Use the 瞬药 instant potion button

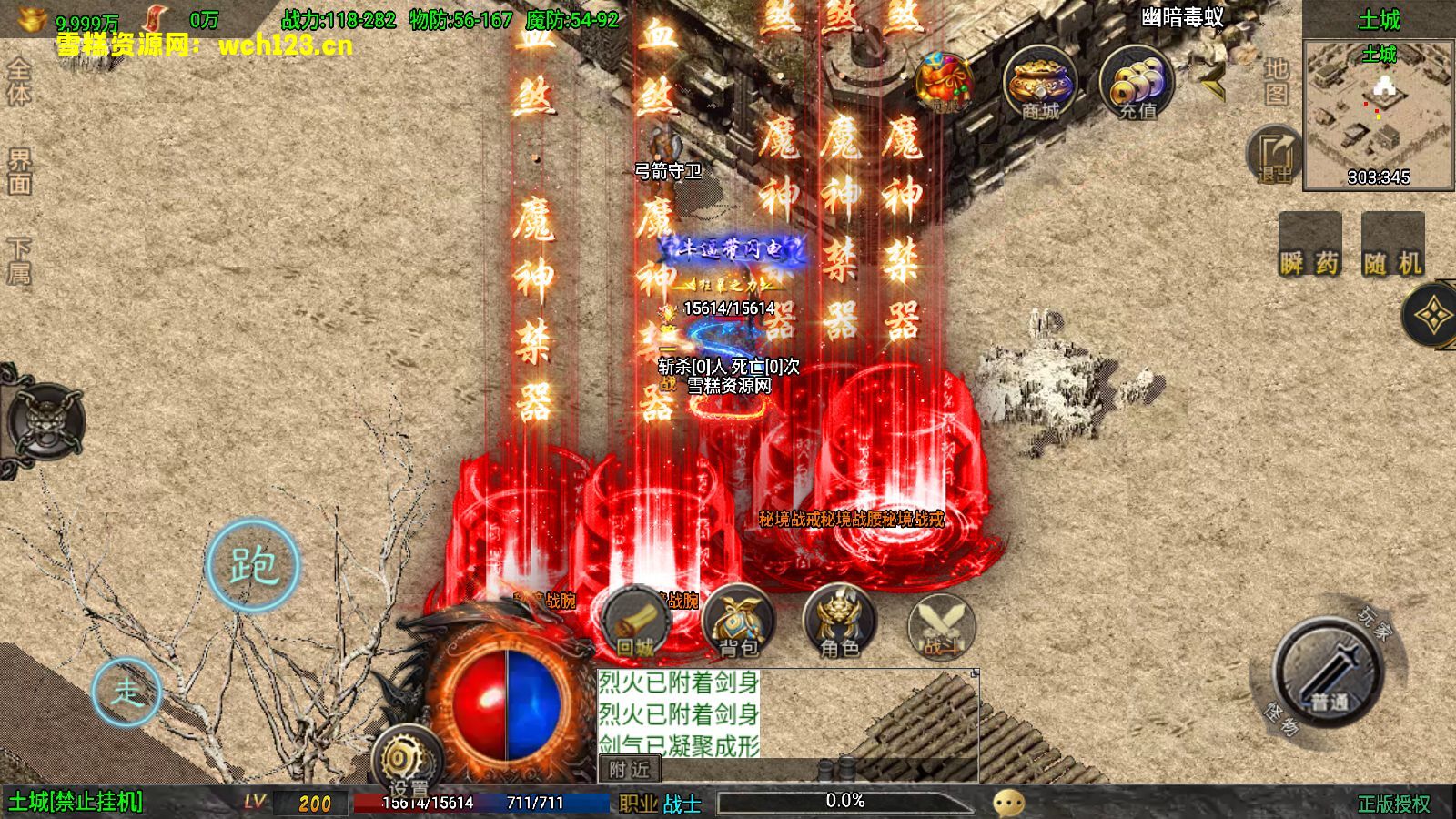tap(1309, 246)
